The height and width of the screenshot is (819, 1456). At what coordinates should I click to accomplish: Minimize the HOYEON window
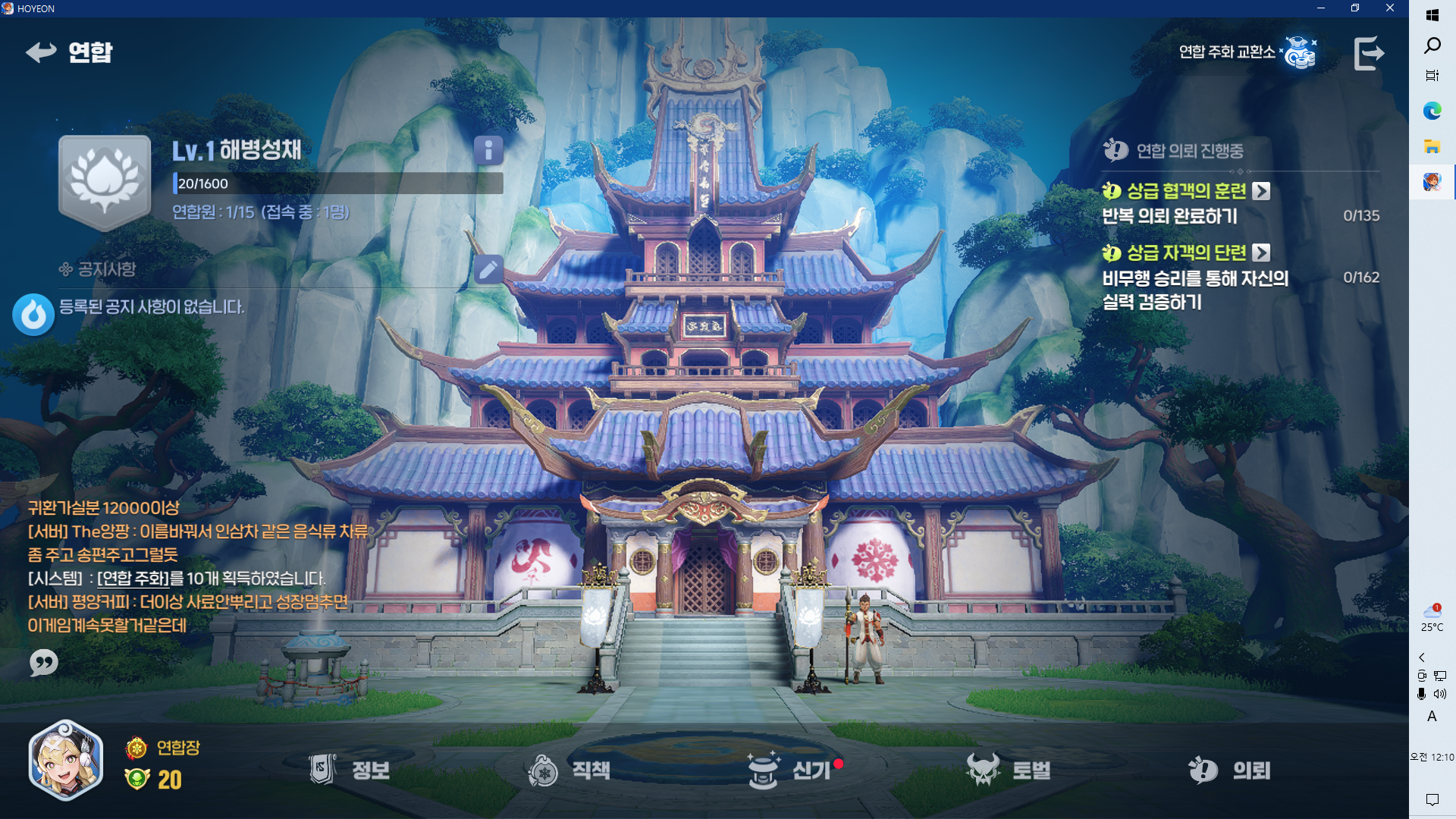point(1321,8)
